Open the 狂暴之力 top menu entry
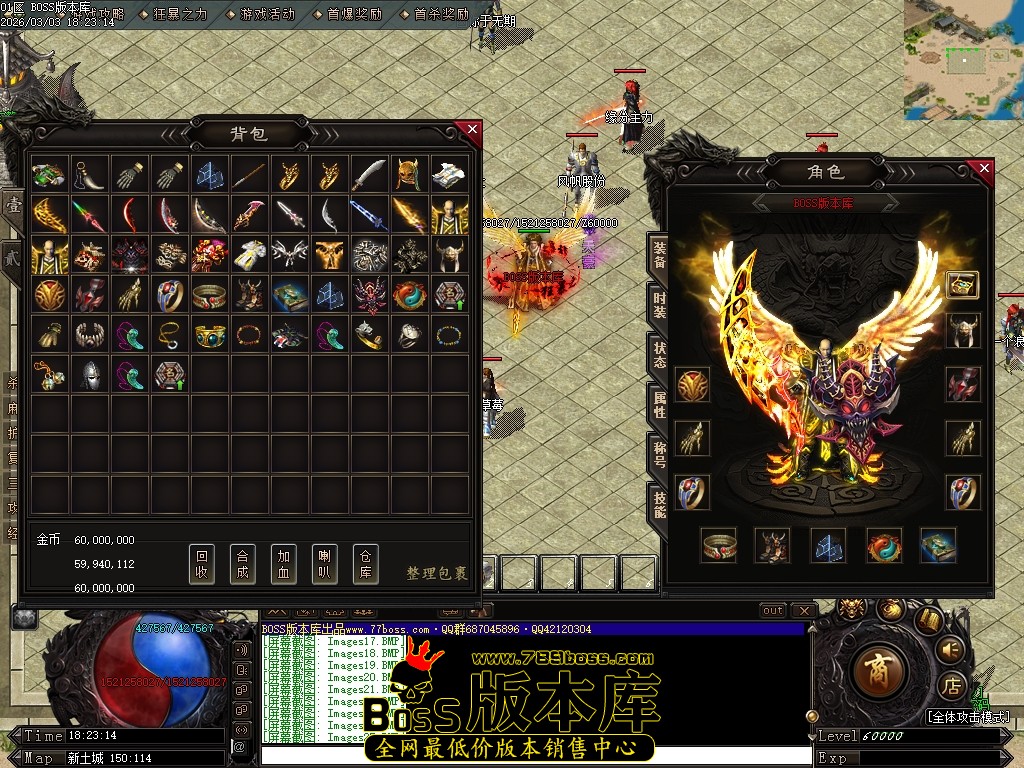Image resolution: width=1024 pixels, height=768 pixels. (180, 15)
